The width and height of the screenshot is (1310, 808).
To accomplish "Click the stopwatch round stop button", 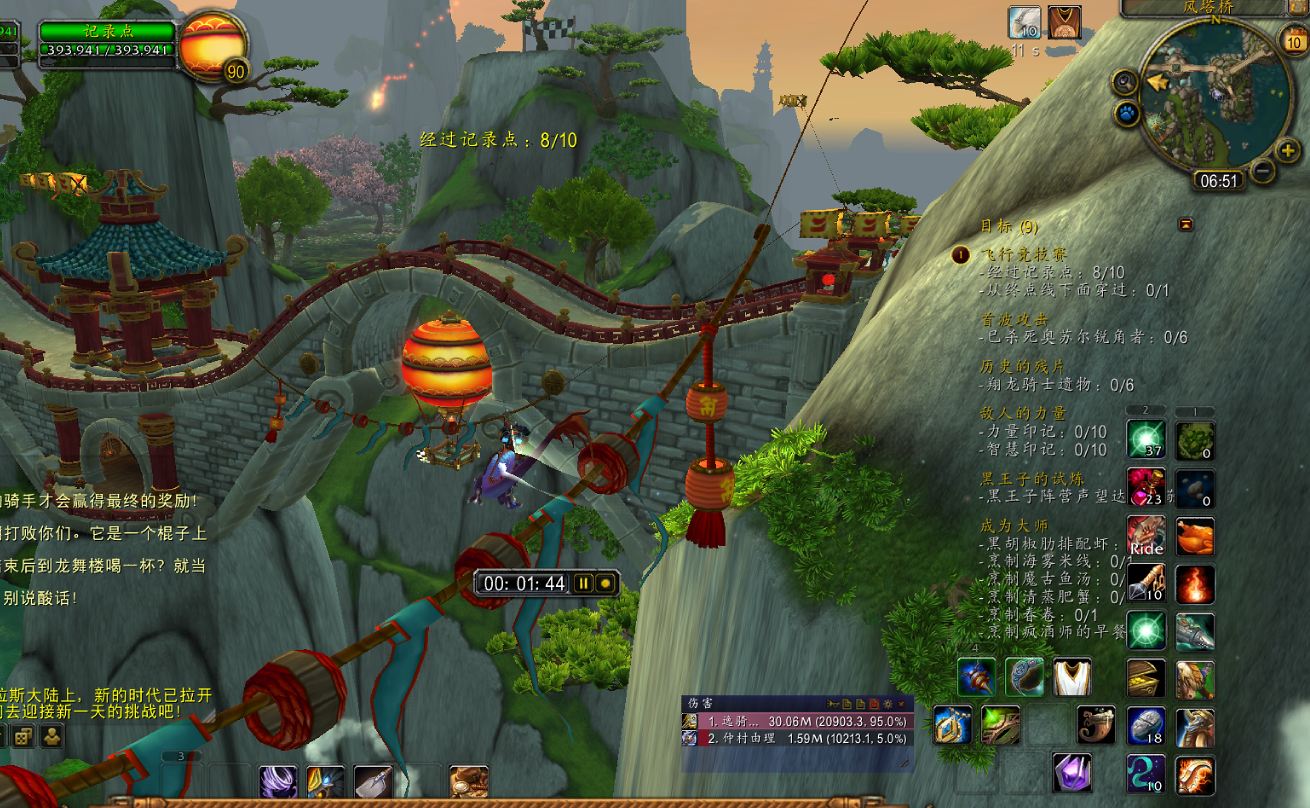I will 605,583.
